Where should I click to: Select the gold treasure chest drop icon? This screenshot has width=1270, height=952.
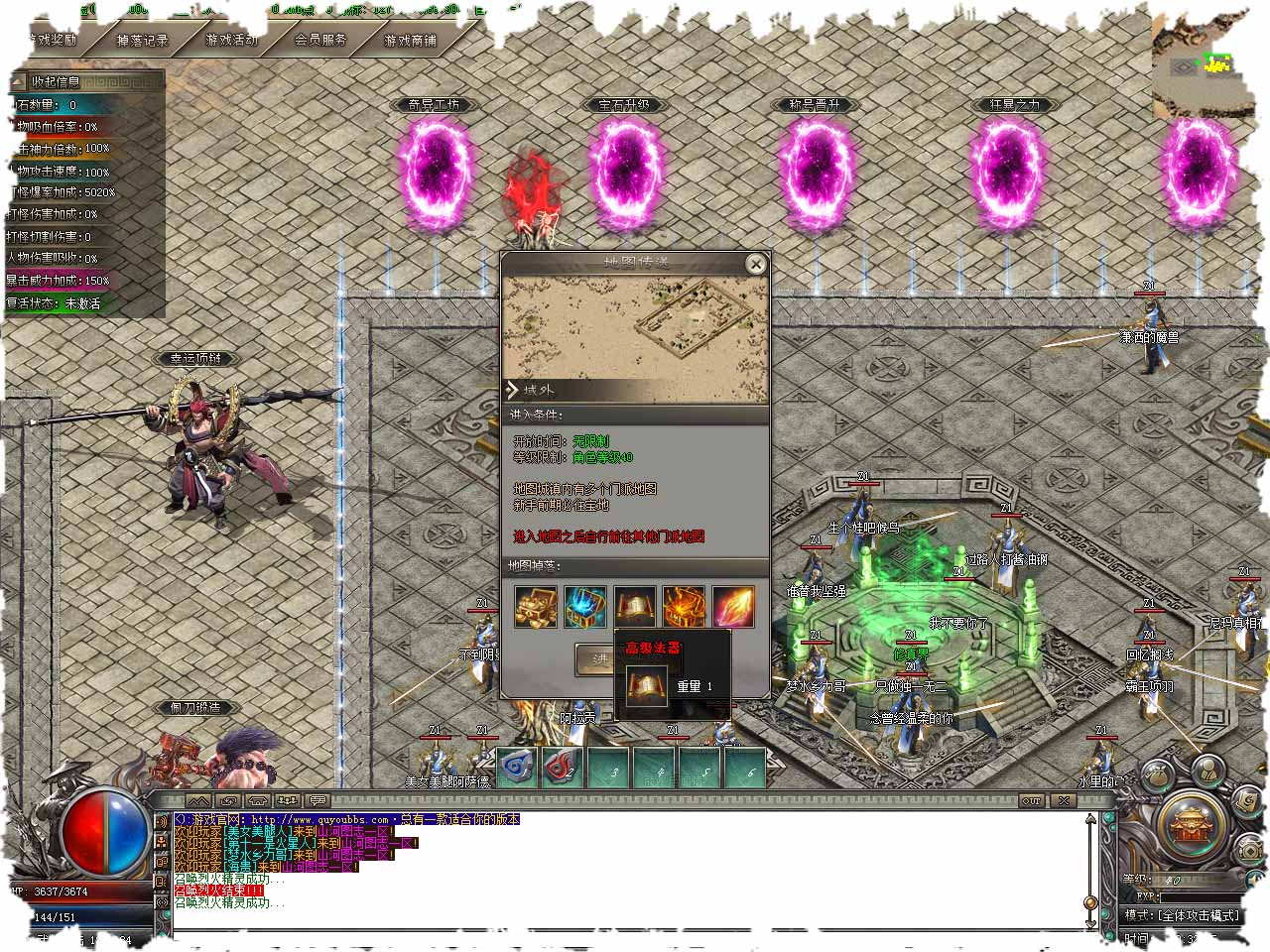point(536,606)
